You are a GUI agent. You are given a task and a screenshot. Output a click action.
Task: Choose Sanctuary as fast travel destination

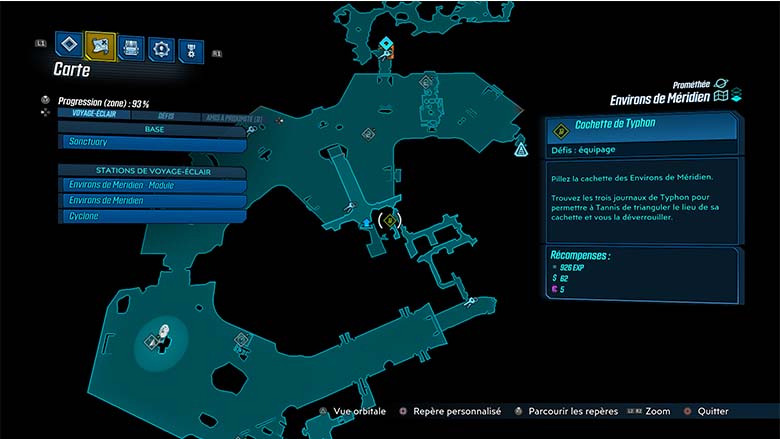tap(153, 143)
